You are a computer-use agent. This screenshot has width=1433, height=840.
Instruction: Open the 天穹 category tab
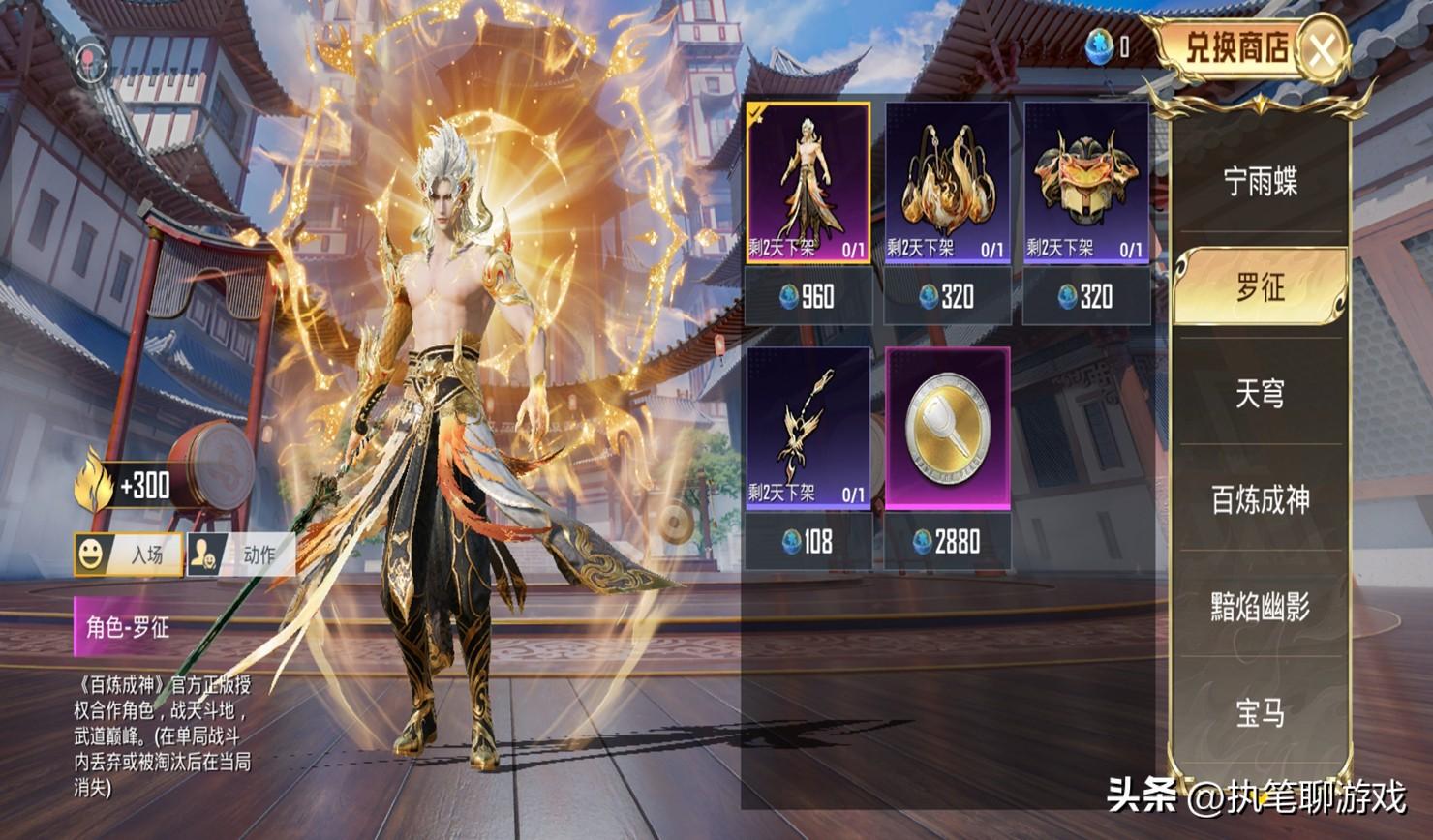[x=1260, y=394]
